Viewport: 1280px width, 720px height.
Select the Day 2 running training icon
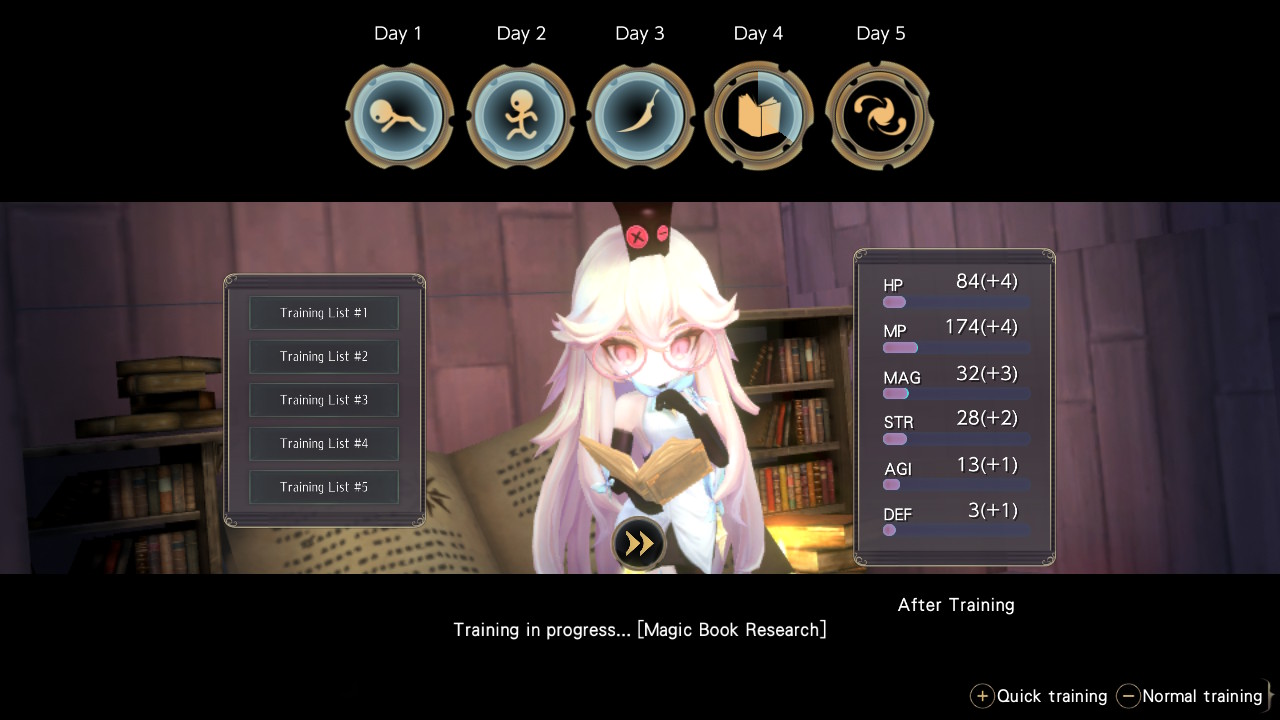pos(520,117)
